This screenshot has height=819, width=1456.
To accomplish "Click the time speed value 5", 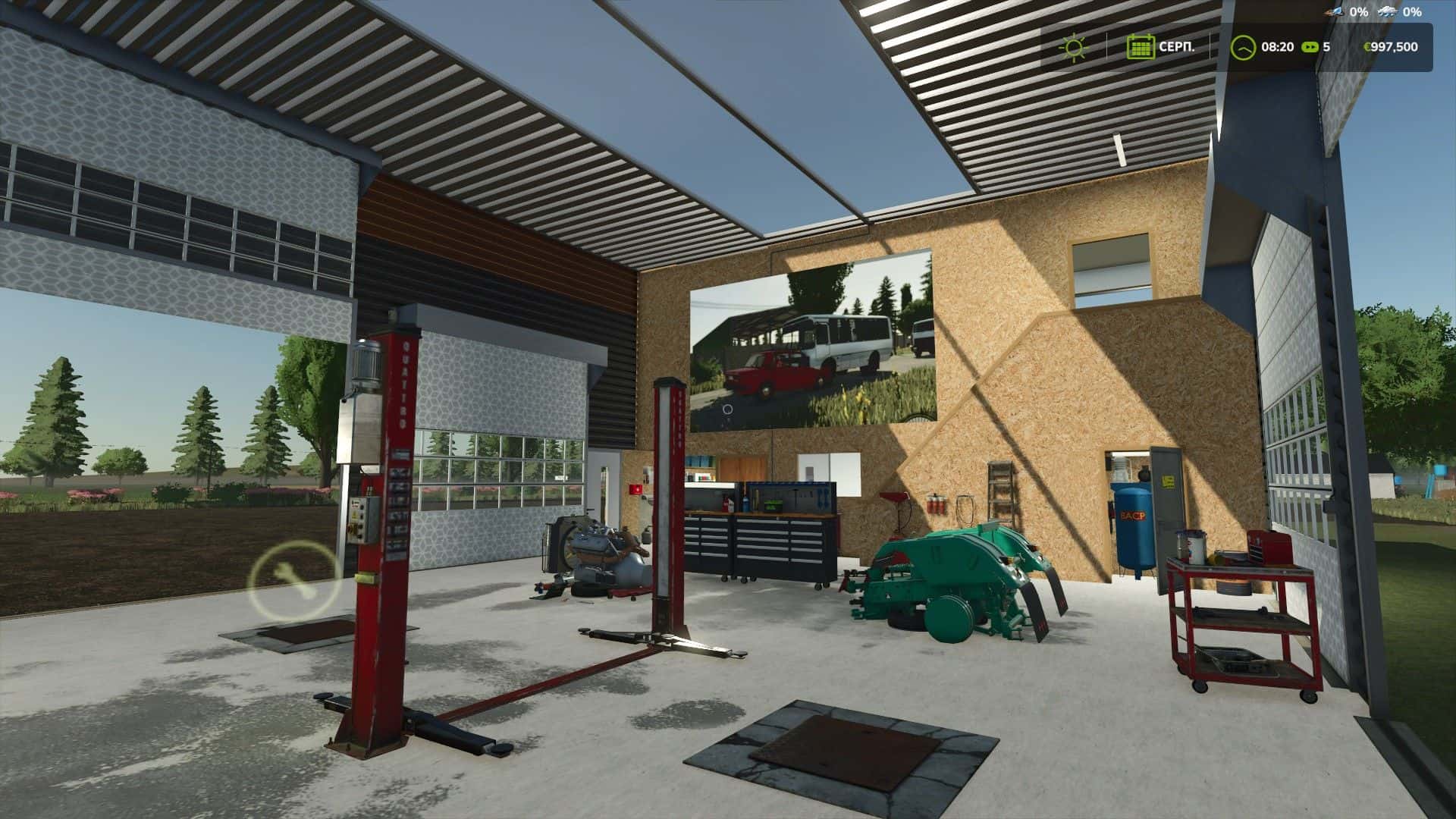I will tap(1326, 47).
